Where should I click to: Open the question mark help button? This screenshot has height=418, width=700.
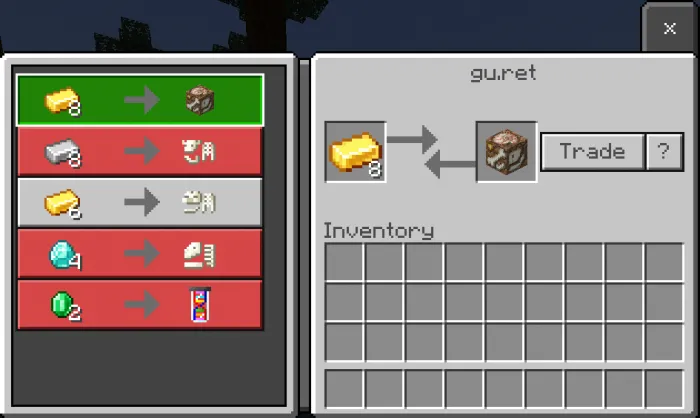pos(662,152)
